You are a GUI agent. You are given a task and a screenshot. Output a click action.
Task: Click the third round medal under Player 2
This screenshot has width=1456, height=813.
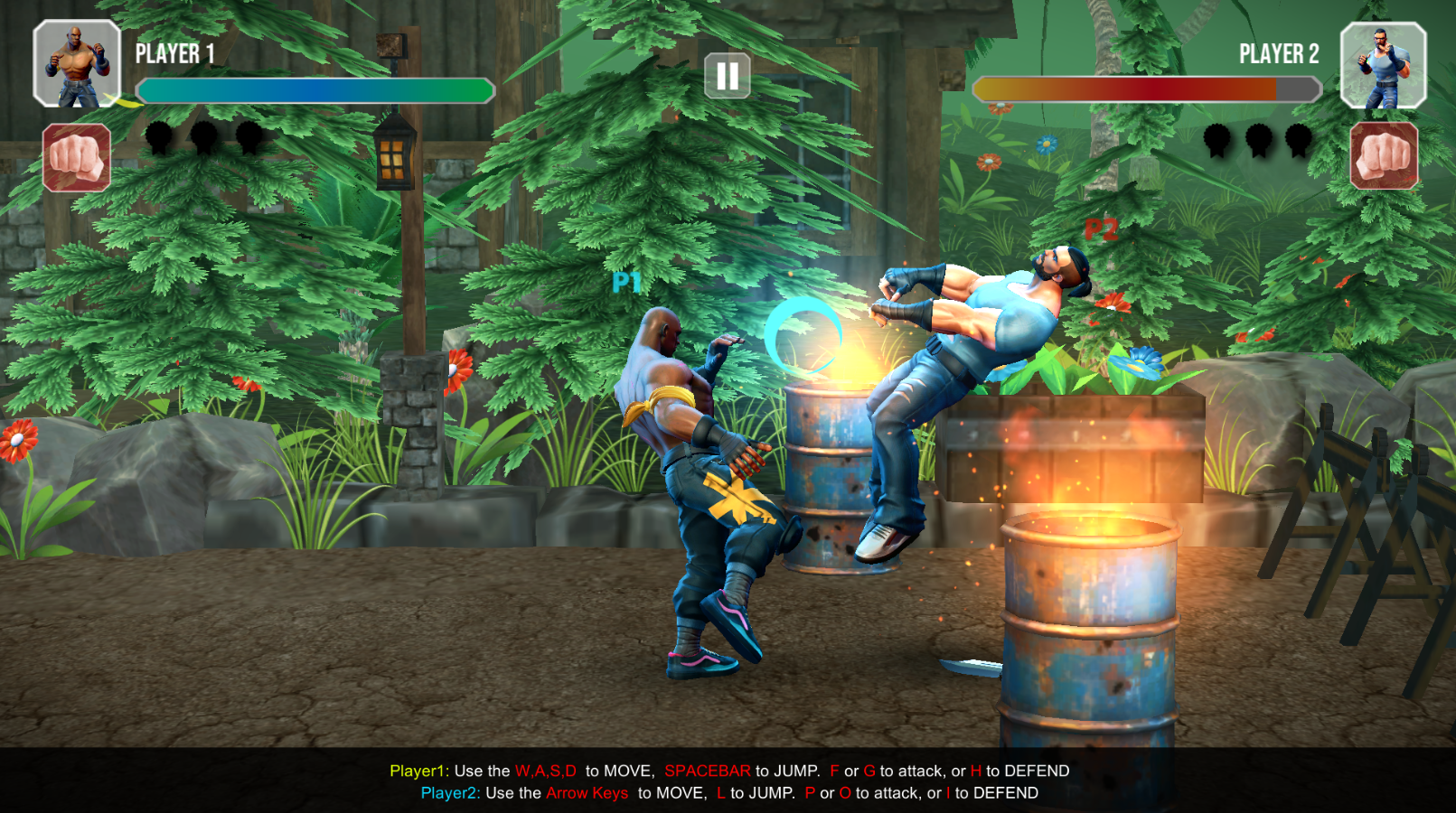pos(1300,142)
